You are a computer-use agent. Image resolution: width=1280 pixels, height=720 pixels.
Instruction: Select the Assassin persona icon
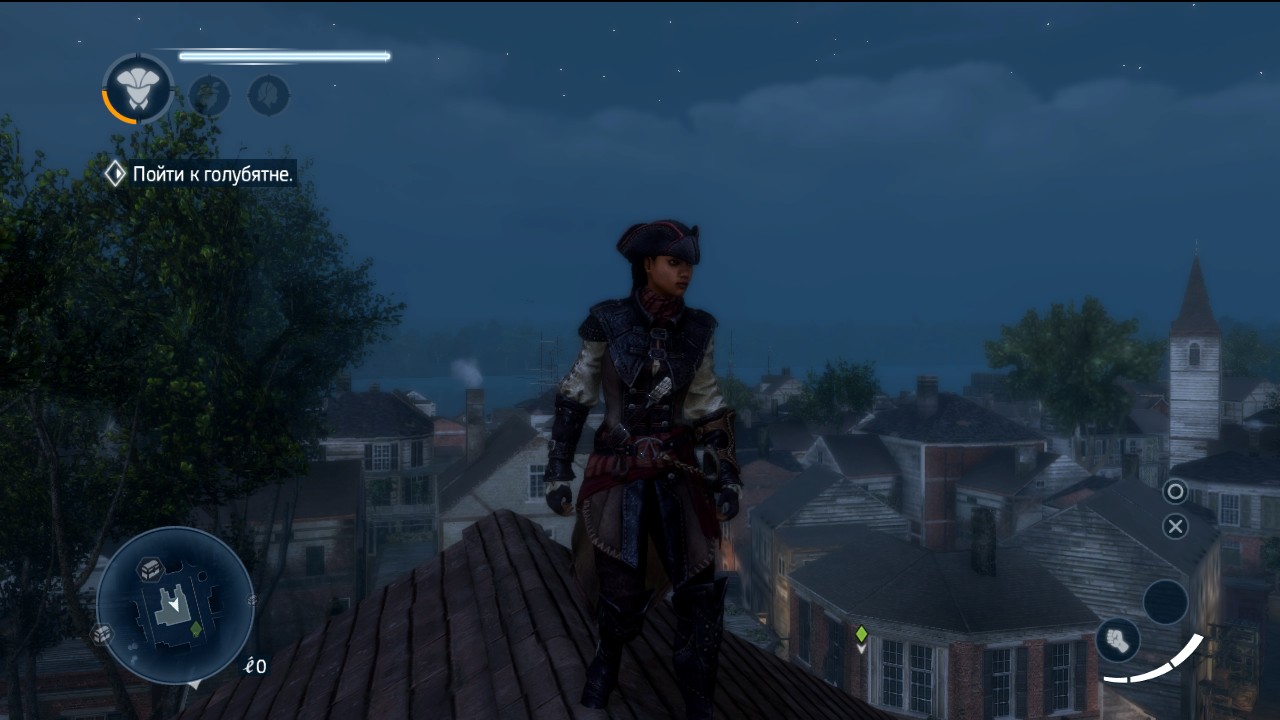(x=138, y=89)
